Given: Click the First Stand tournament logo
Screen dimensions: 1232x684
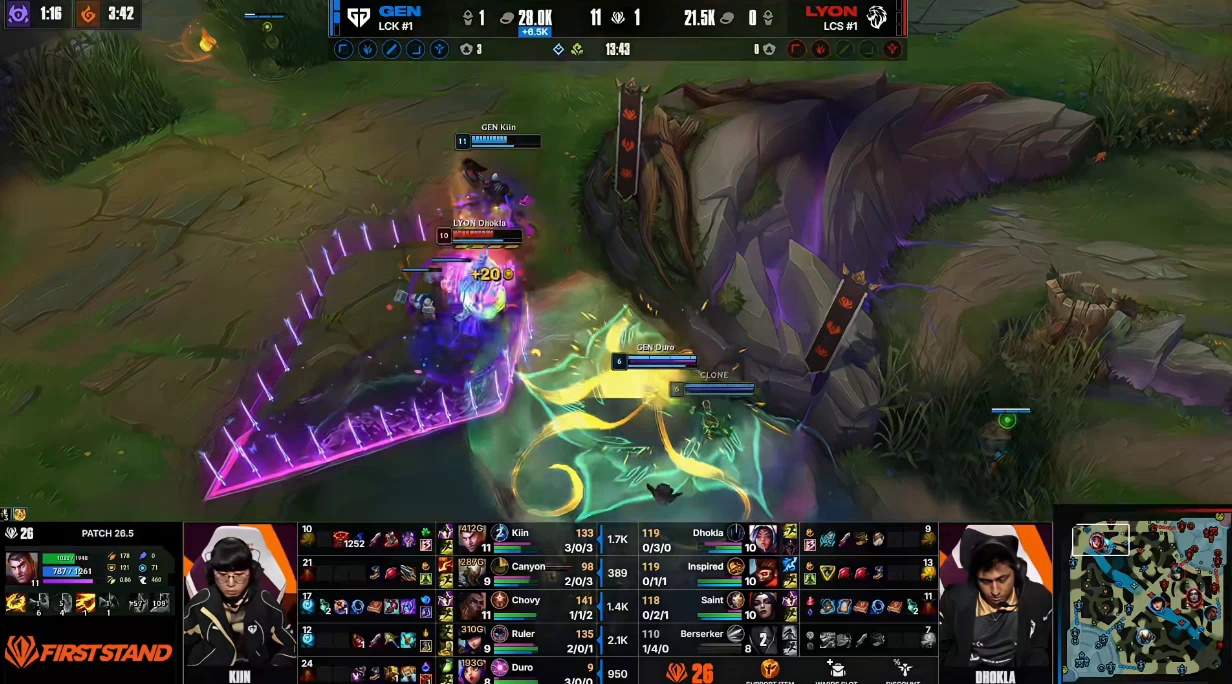Looking at the screenshot, I should click(88, 653).
